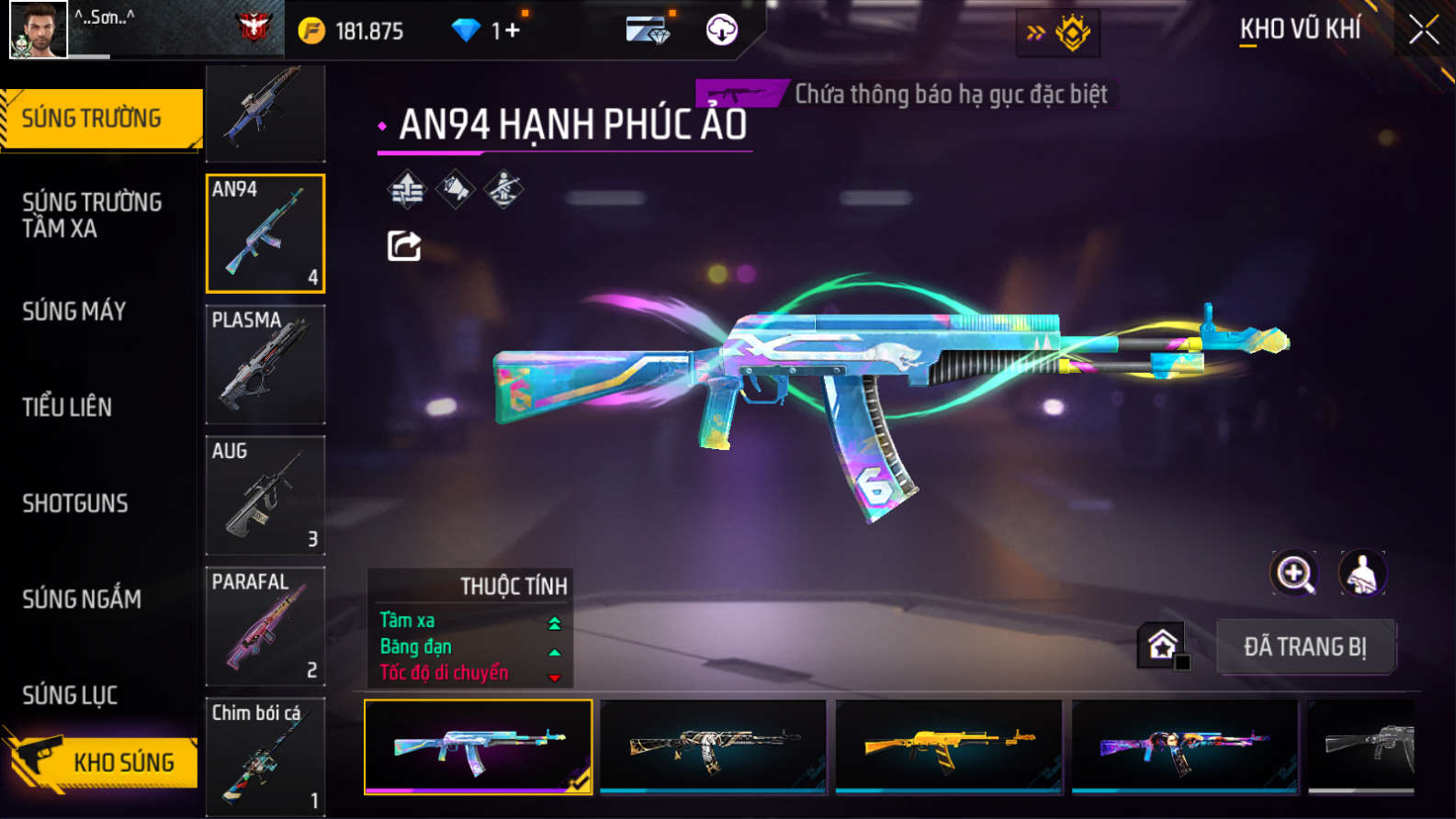Add diamonds with the plus button
Screen dimensions: 1456x819
pyautogui.click(x=512, y=30)
